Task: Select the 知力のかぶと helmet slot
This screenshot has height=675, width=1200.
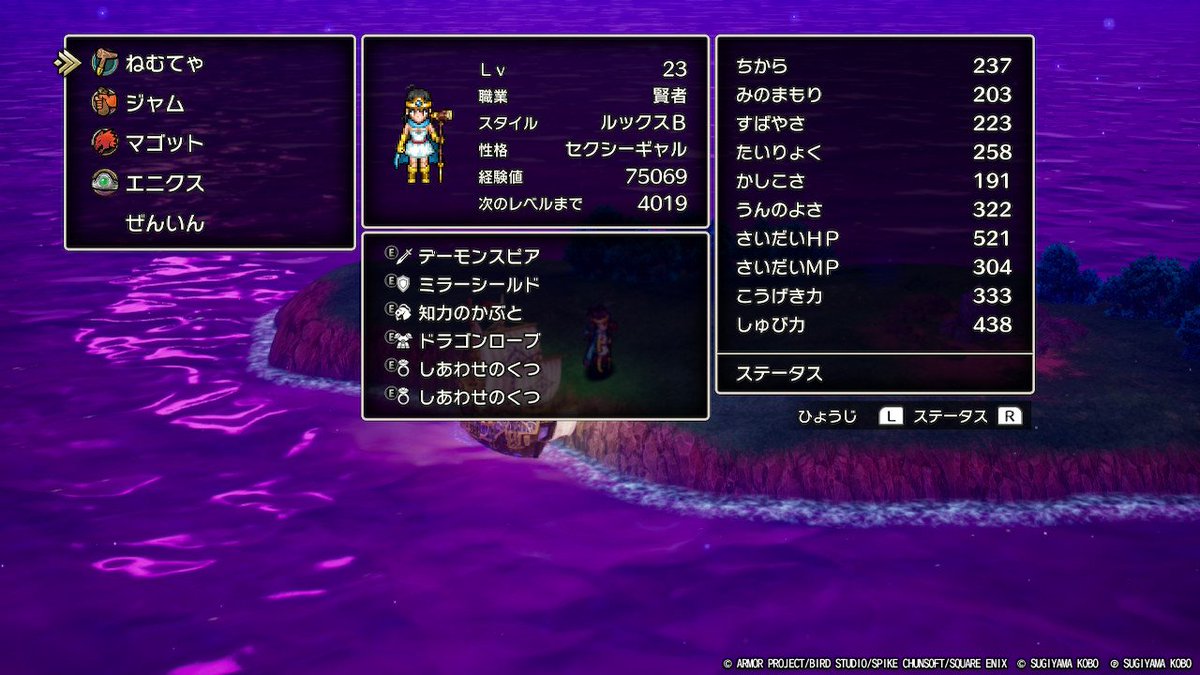Action: pyautogui.click(x=470, y=312)
